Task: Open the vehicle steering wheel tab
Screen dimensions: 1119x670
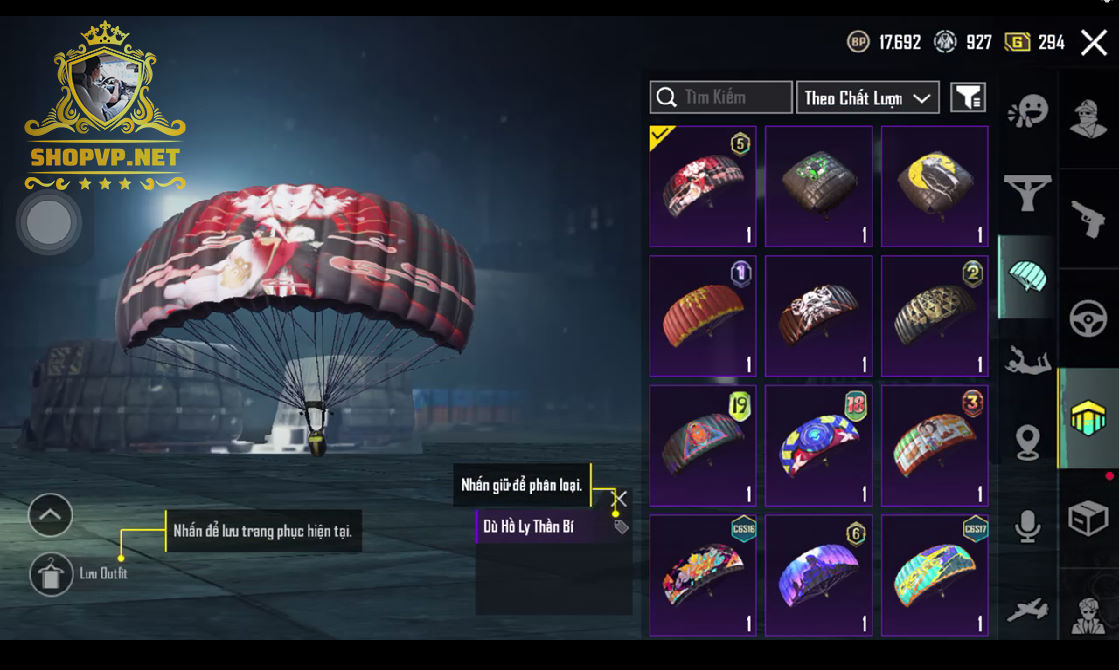Action: pos(1088,320)
